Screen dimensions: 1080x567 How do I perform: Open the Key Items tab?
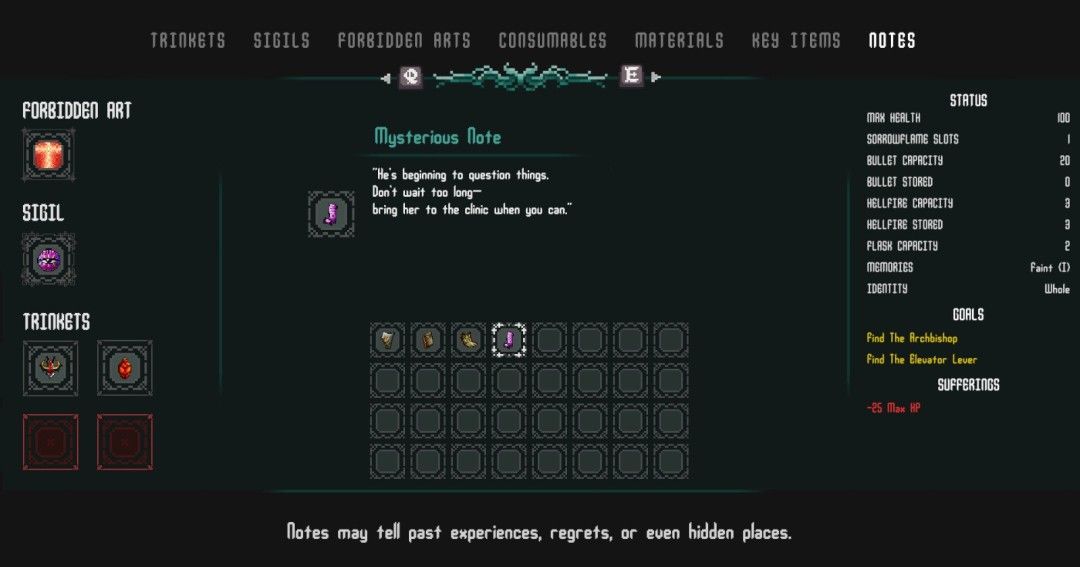tap(796, 41)
